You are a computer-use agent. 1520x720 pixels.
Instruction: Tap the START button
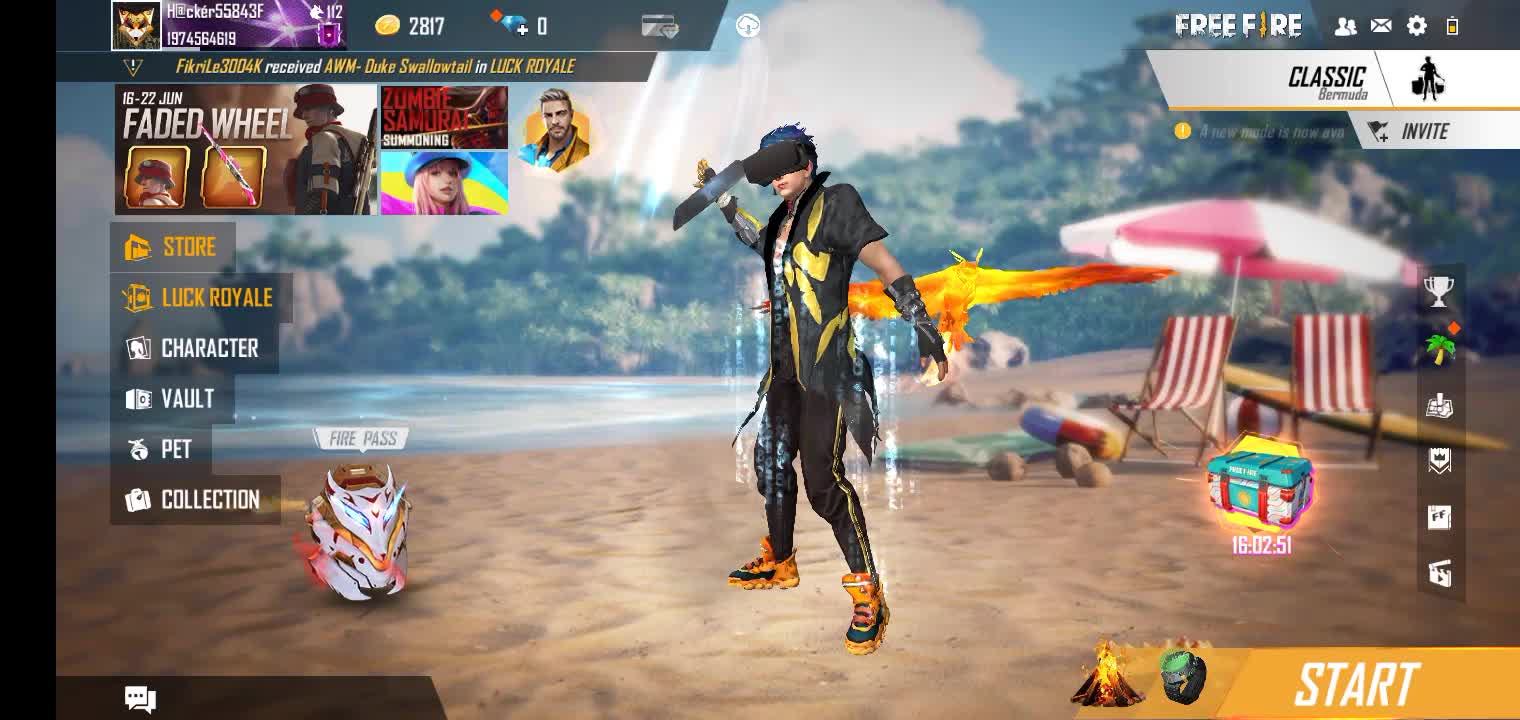[1356, 685]
